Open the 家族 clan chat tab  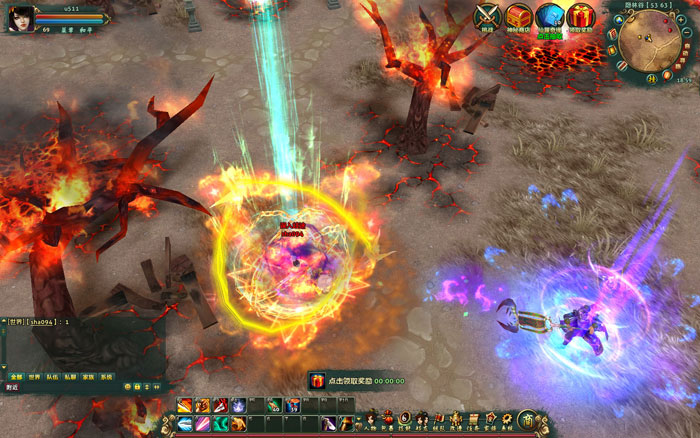pos(88,377)
